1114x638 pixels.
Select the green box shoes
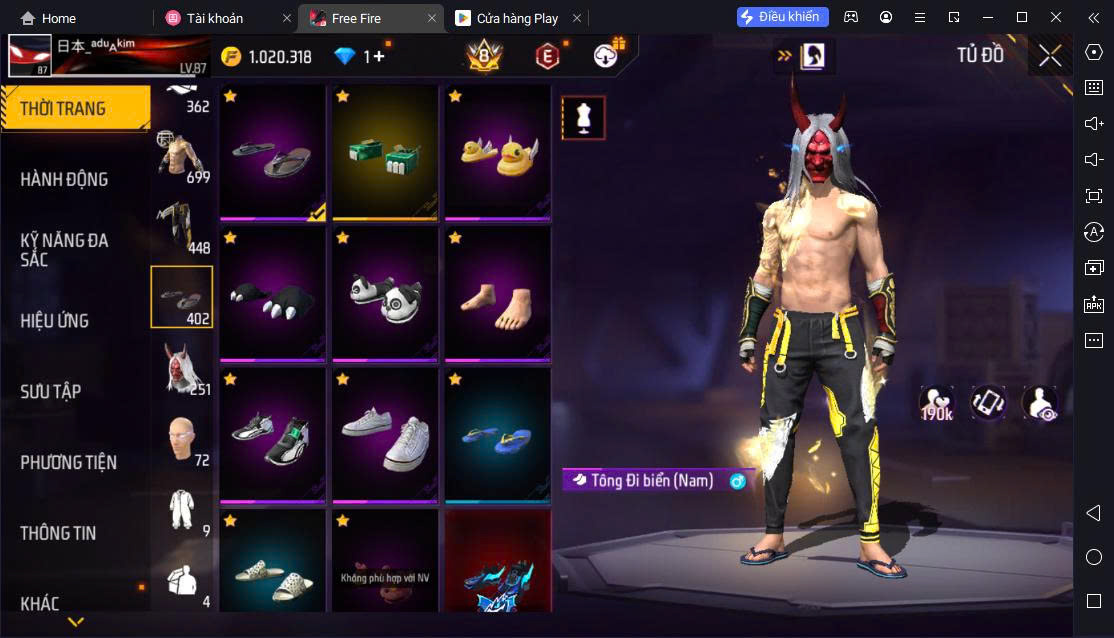pos(385,152)
